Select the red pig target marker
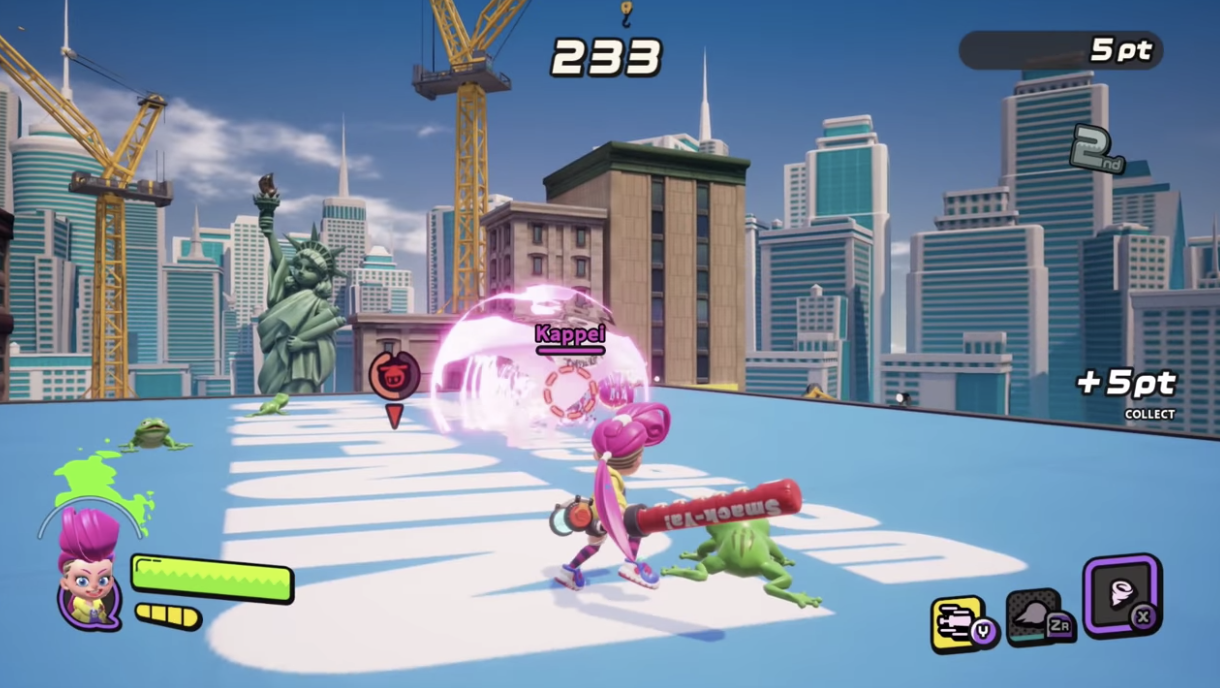Screen dimensions: 1220x688 click(394, 373)
